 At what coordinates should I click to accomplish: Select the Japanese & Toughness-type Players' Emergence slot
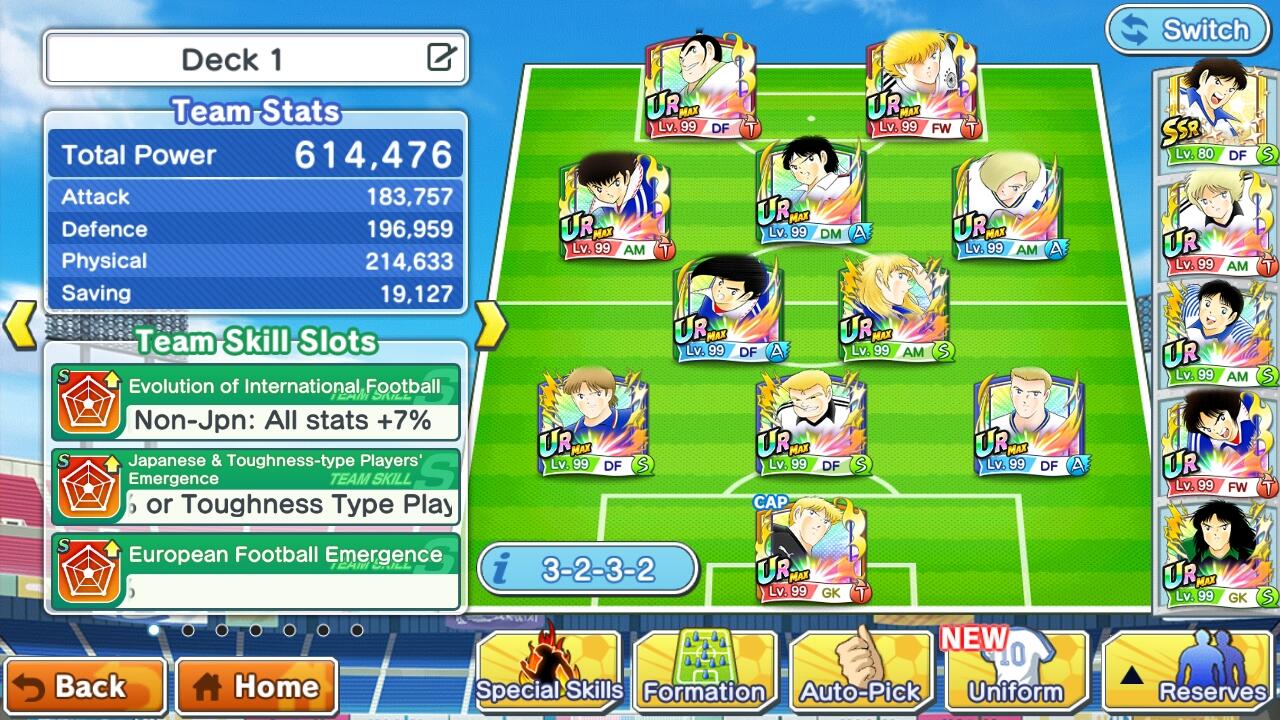pyautogui.click(x=256, y=486)
